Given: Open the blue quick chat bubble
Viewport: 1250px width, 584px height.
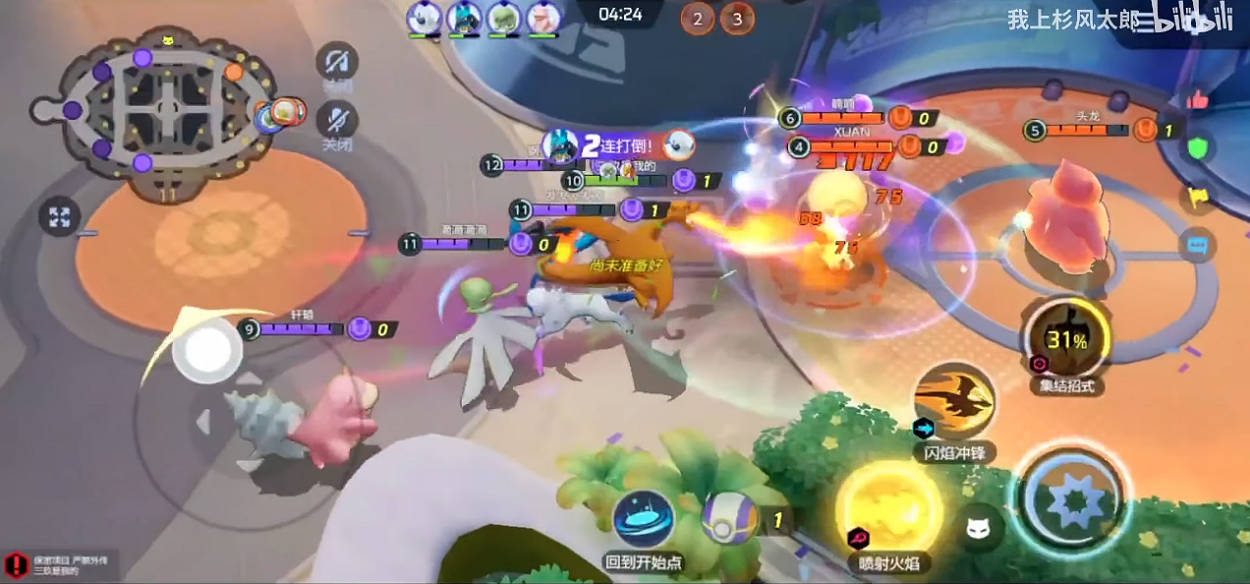Looking at the screenshot, I should click(1198, 245).
